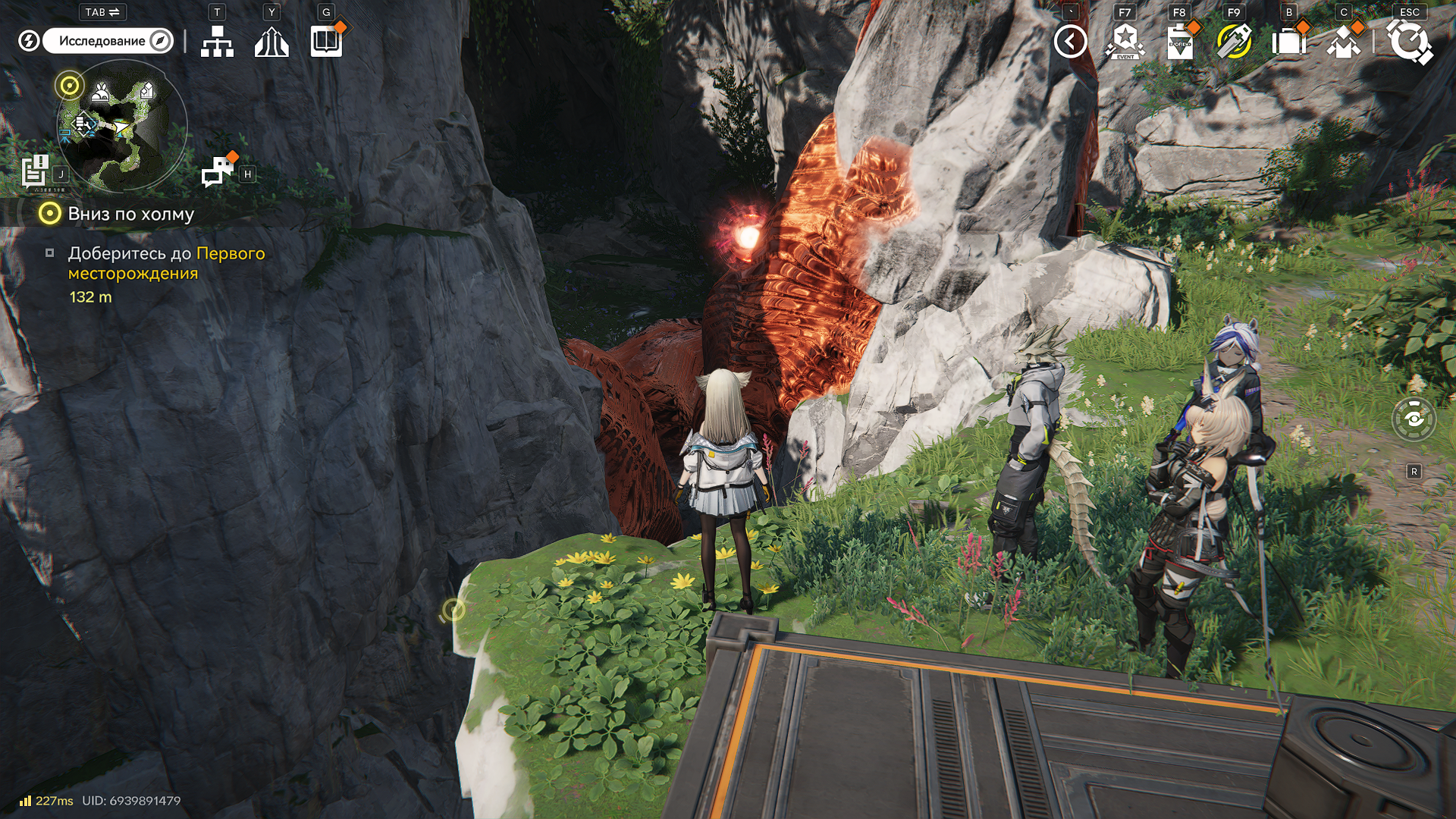Open the suitcase backpack icon

coord(1288,42)
